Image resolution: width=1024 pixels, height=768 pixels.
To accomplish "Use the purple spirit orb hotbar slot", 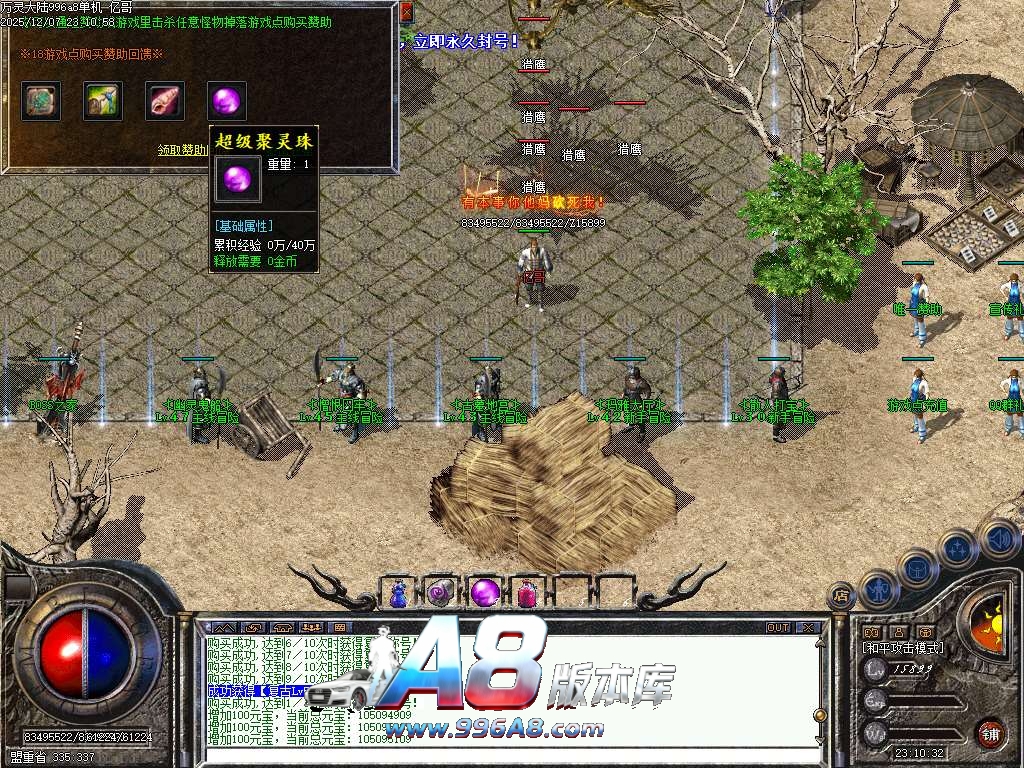I will [484, 592].
